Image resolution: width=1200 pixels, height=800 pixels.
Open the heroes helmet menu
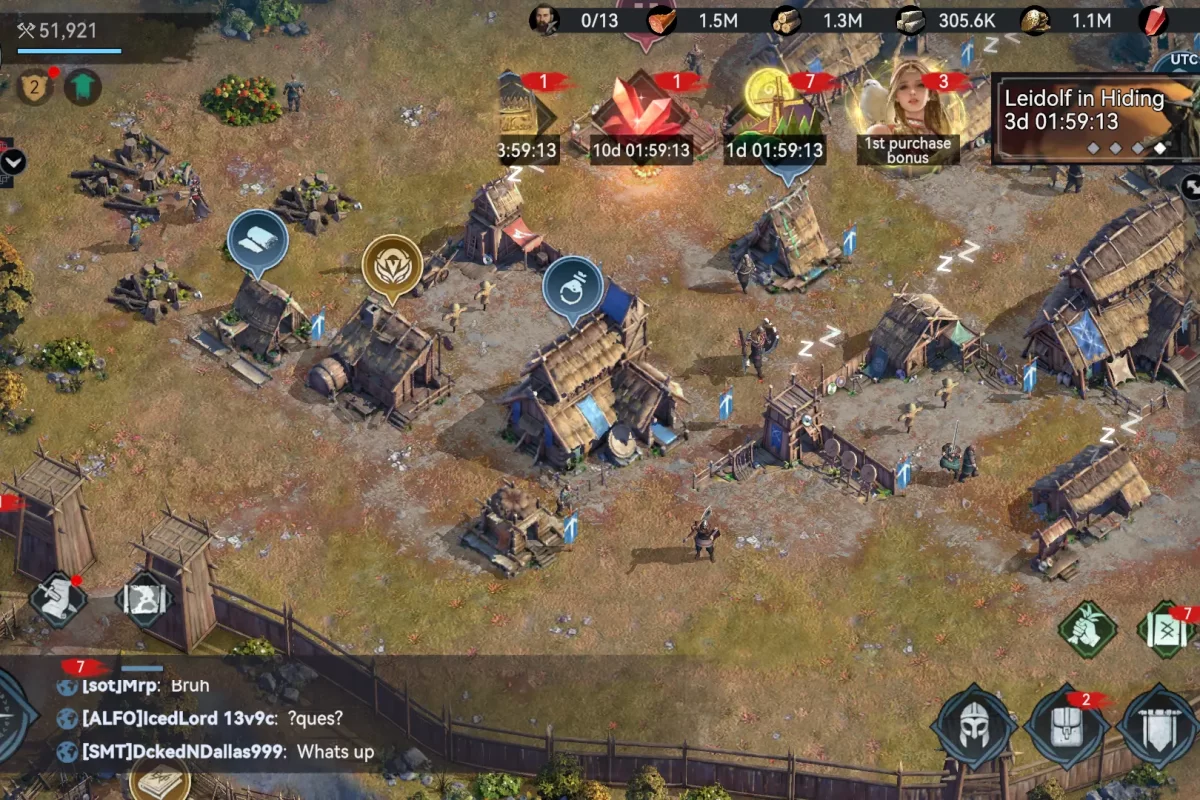click(974, 726)
